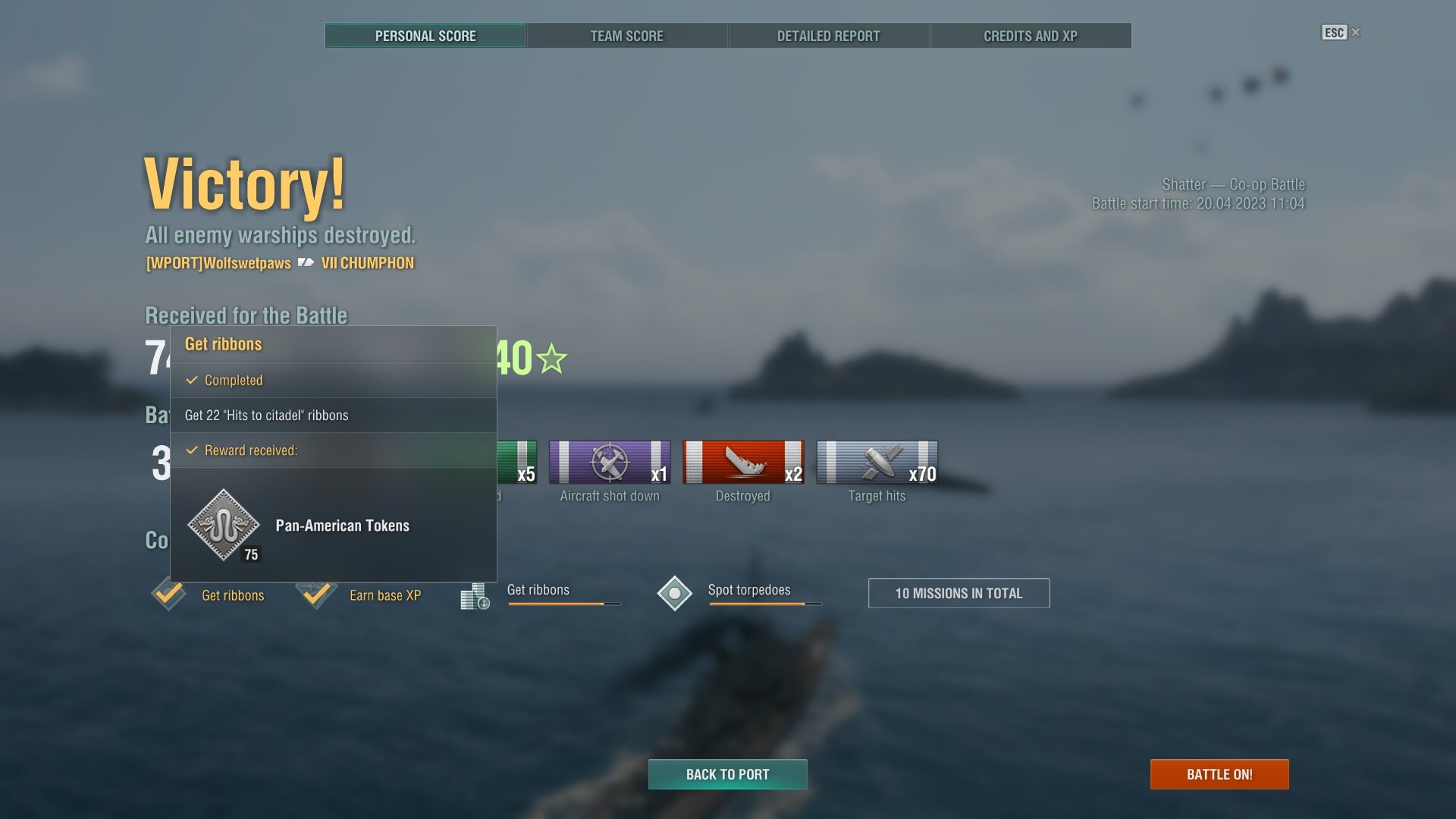View the 10 Missions in Total list
Image resolution: width=1456 pixels, height=819 pixels.
pos(959,593)
